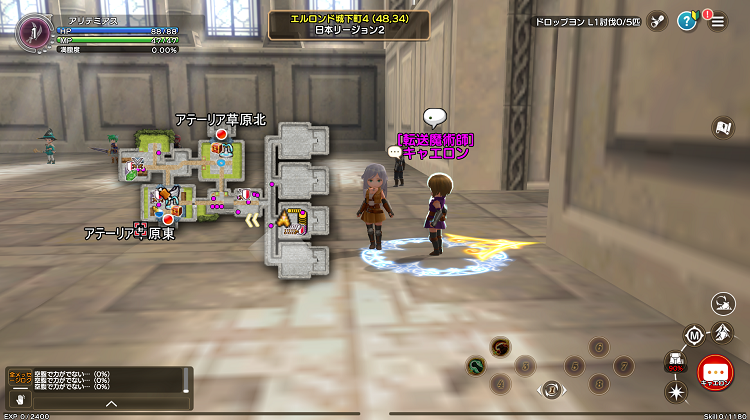
Task: Open the hamburger main menu
Action: [717, 21]
